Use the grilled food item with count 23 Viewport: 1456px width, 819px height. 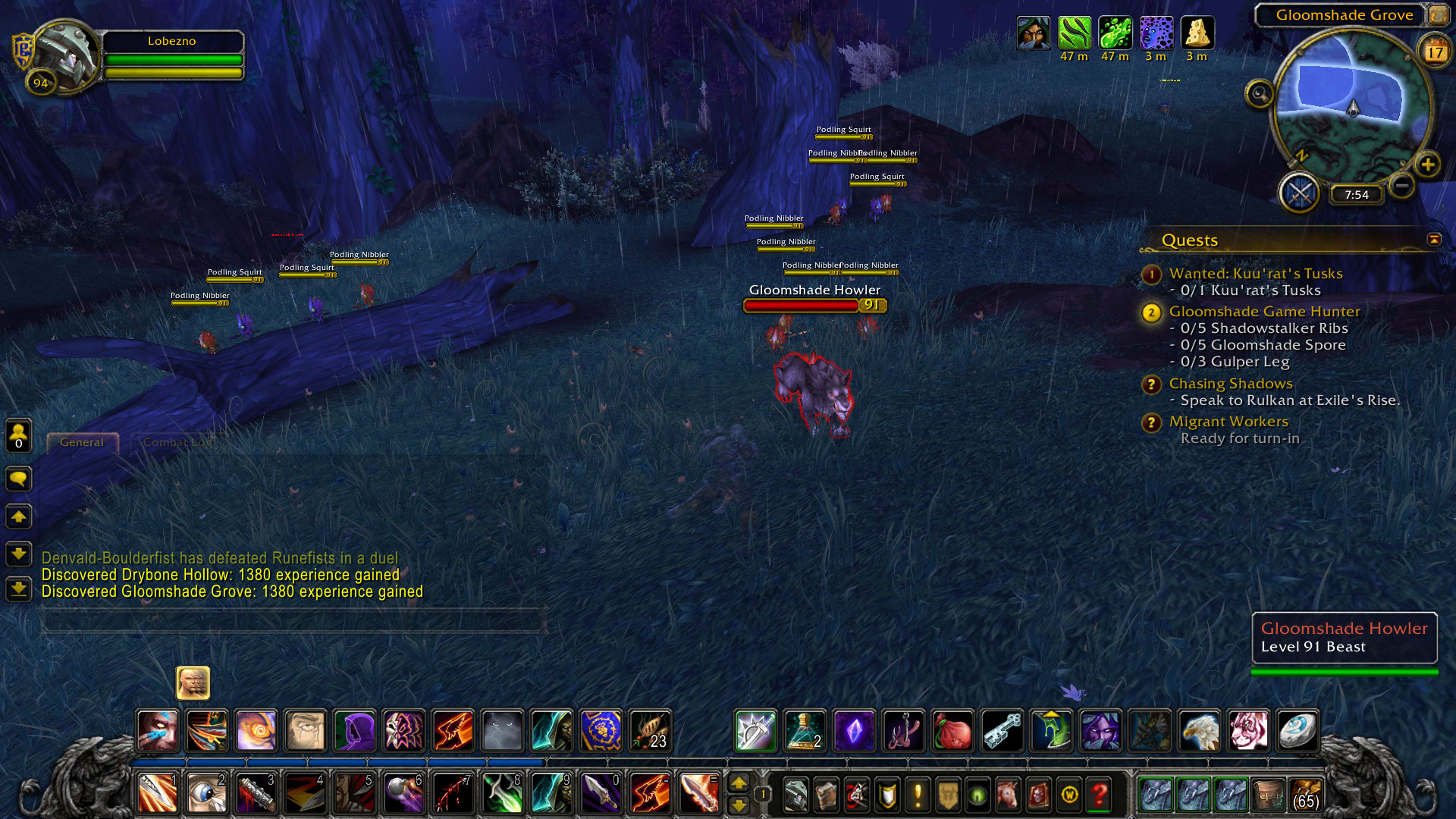pyautogui.click(x=650, y=730)
